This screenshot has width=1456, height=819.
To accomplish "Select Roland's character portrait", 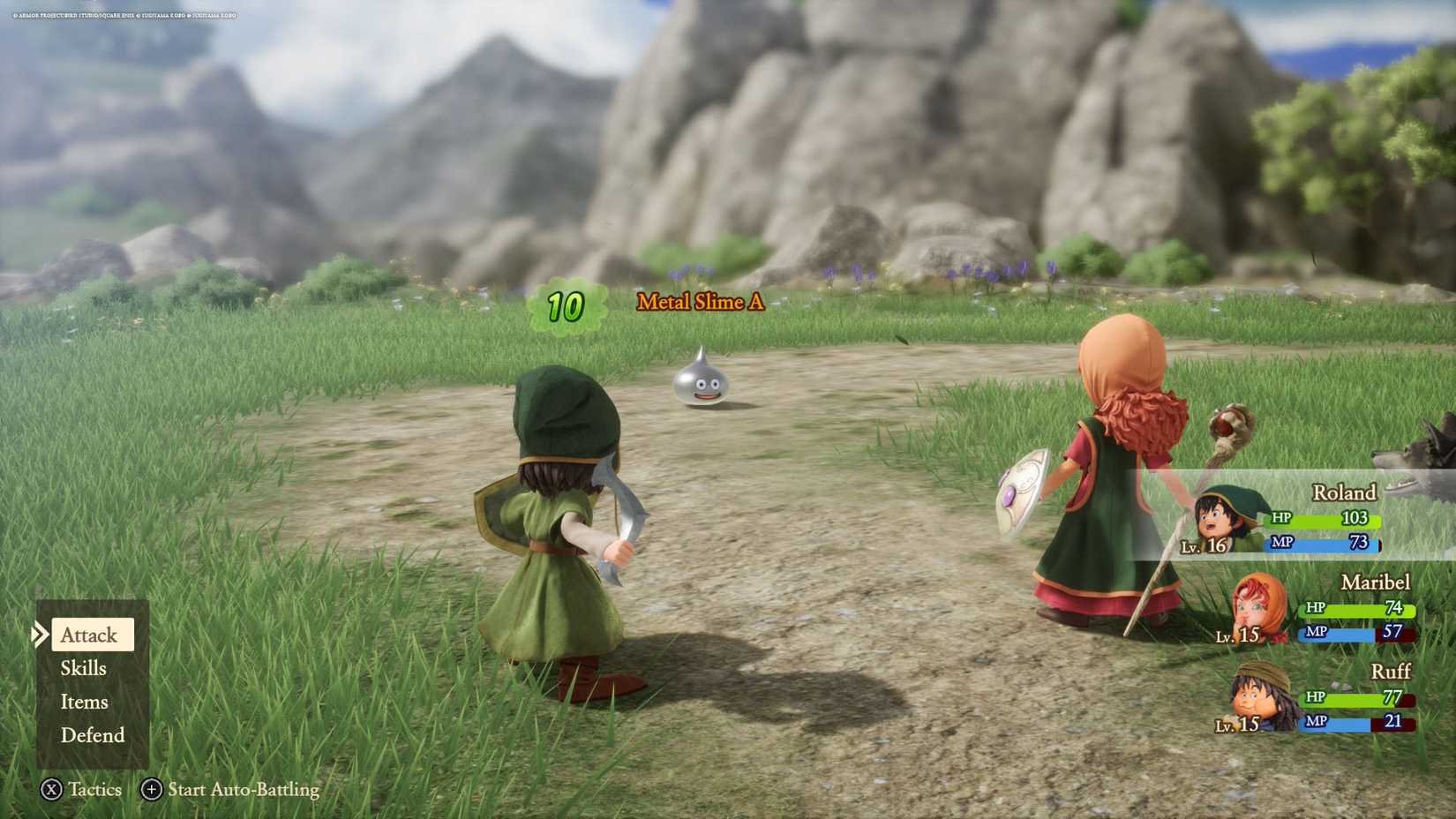I will pyautogui.click(x=1221, y=518).
